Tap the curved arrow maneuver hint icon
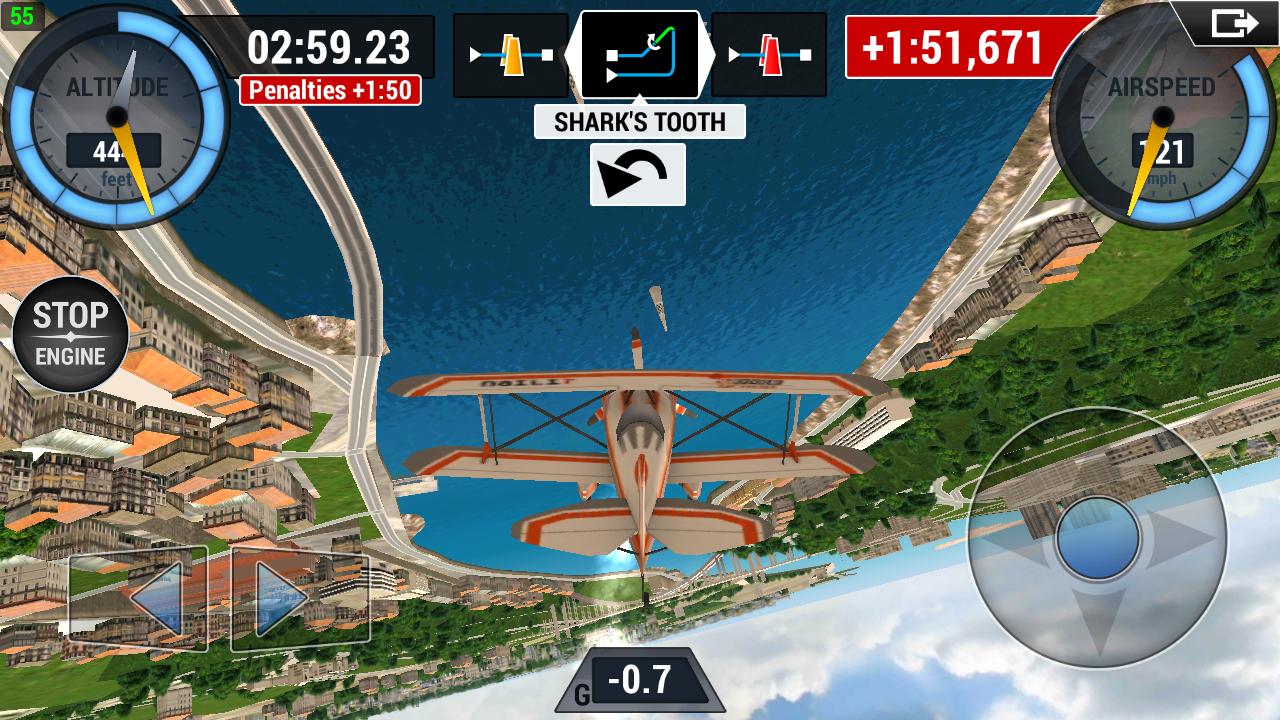The width and height of the screenshot is (1280, 720). pyautogui.click(x=638, y=175)
